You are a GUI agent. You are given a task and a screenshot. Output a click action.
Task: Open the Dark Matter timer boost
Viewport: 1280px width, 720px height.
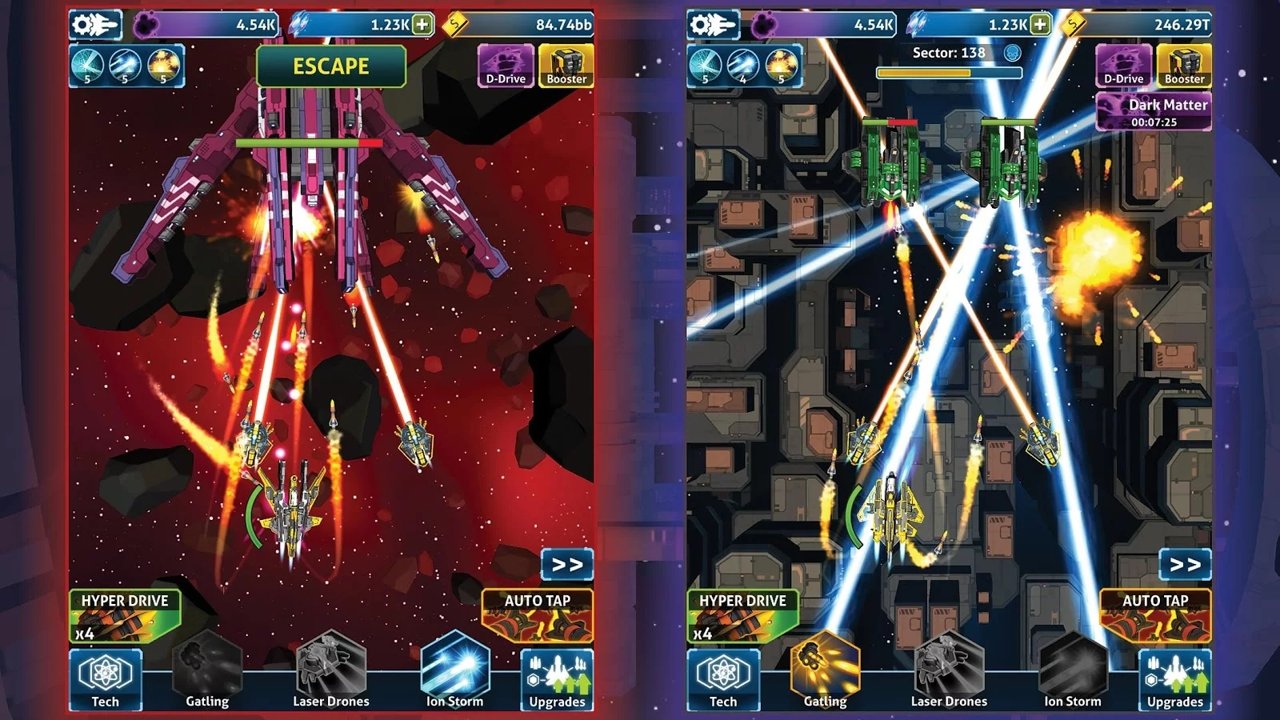(1153, 111)
